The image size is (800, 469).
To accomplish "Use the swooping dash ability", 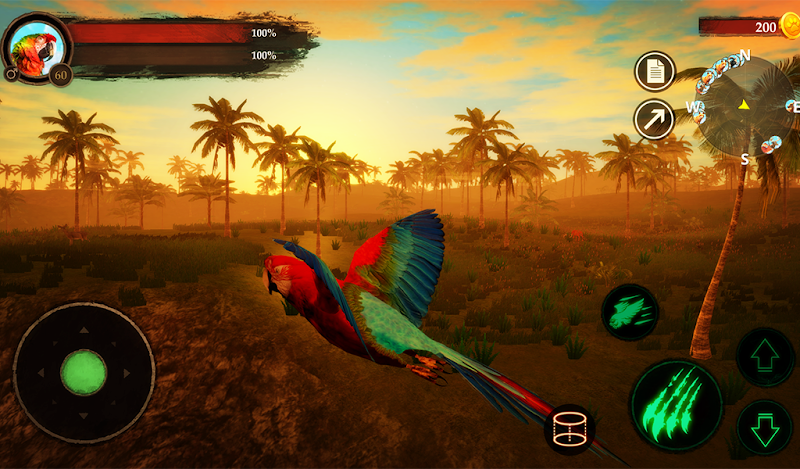I will pyautogui.click(x=630, y=313).
